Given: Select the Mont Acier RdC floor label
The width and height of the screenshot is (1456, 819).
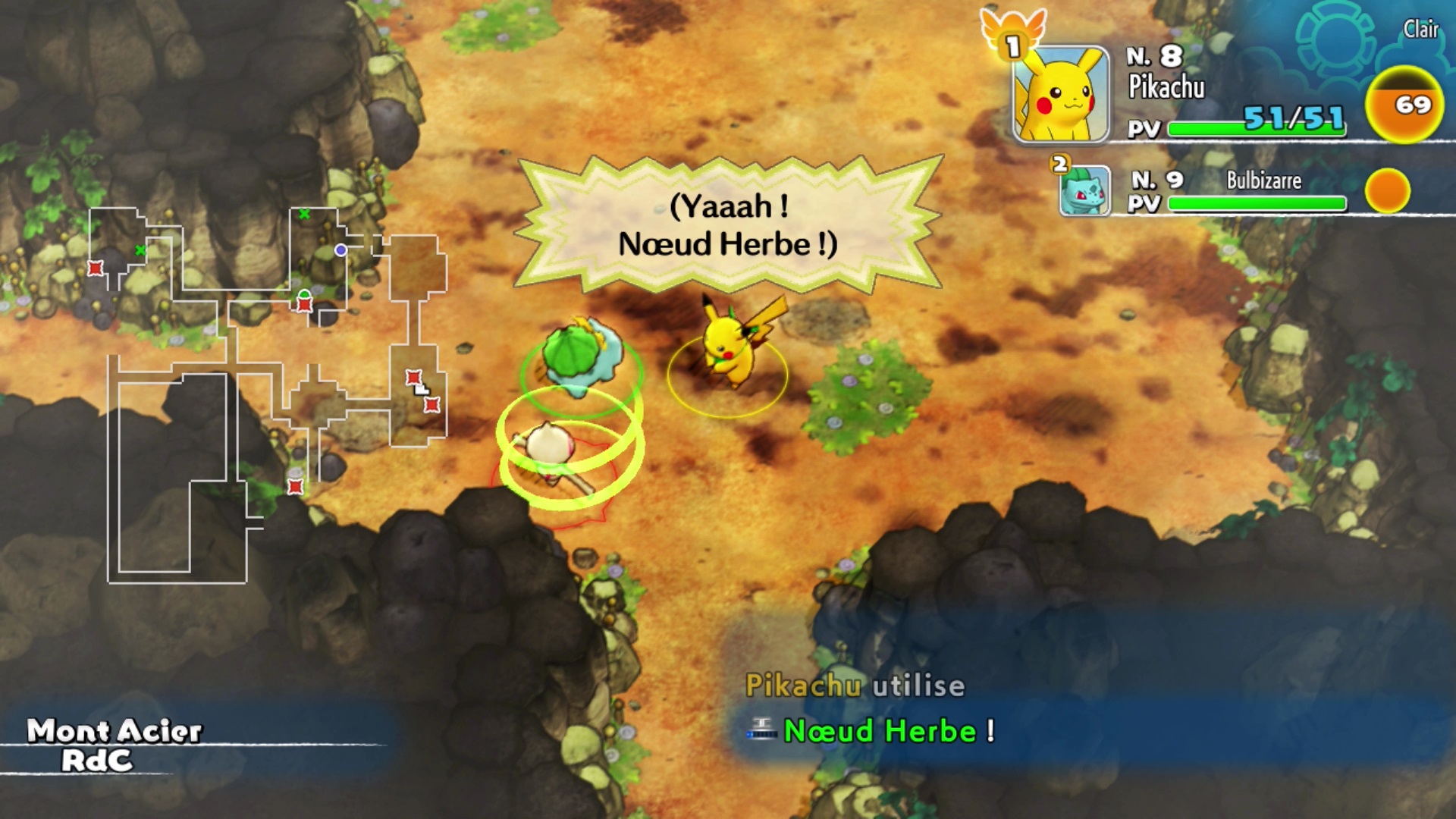Looking at the screenshot, I should 114,745.
